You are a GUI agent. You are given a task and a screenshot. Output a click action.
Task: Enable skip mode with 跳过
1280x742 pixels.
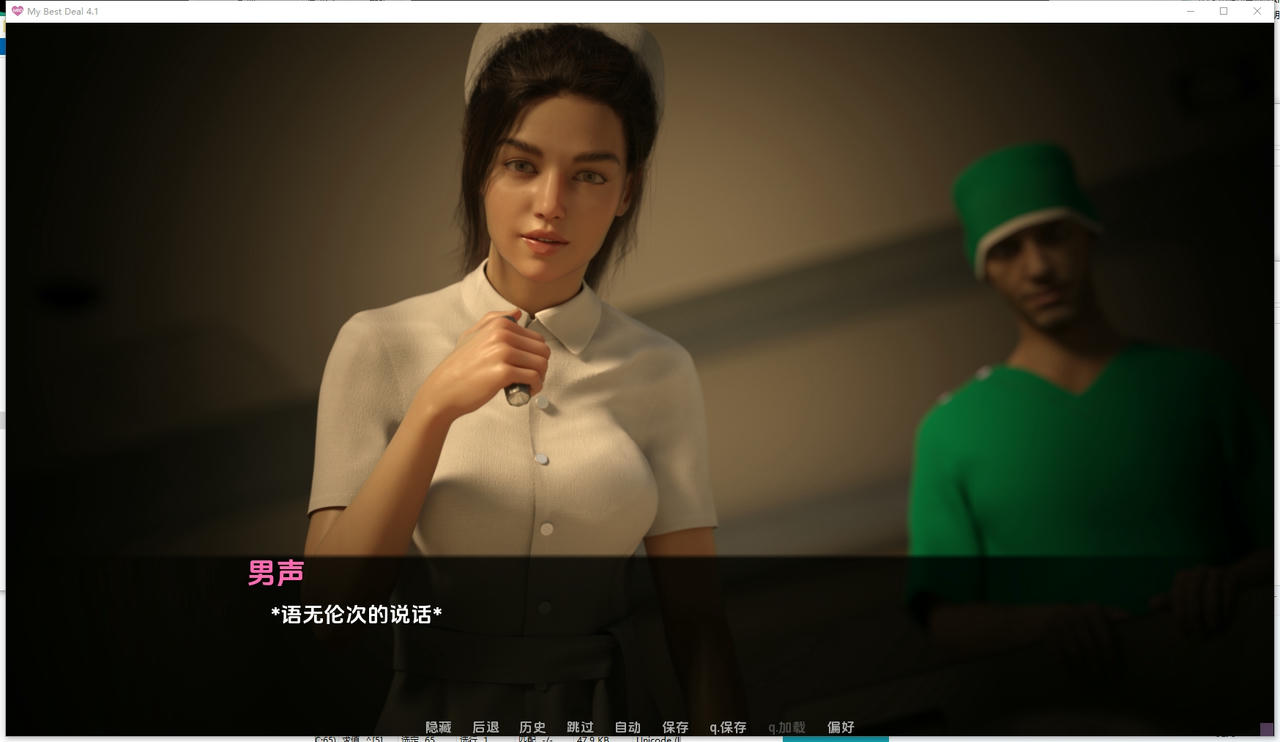[x=579, y=727]
